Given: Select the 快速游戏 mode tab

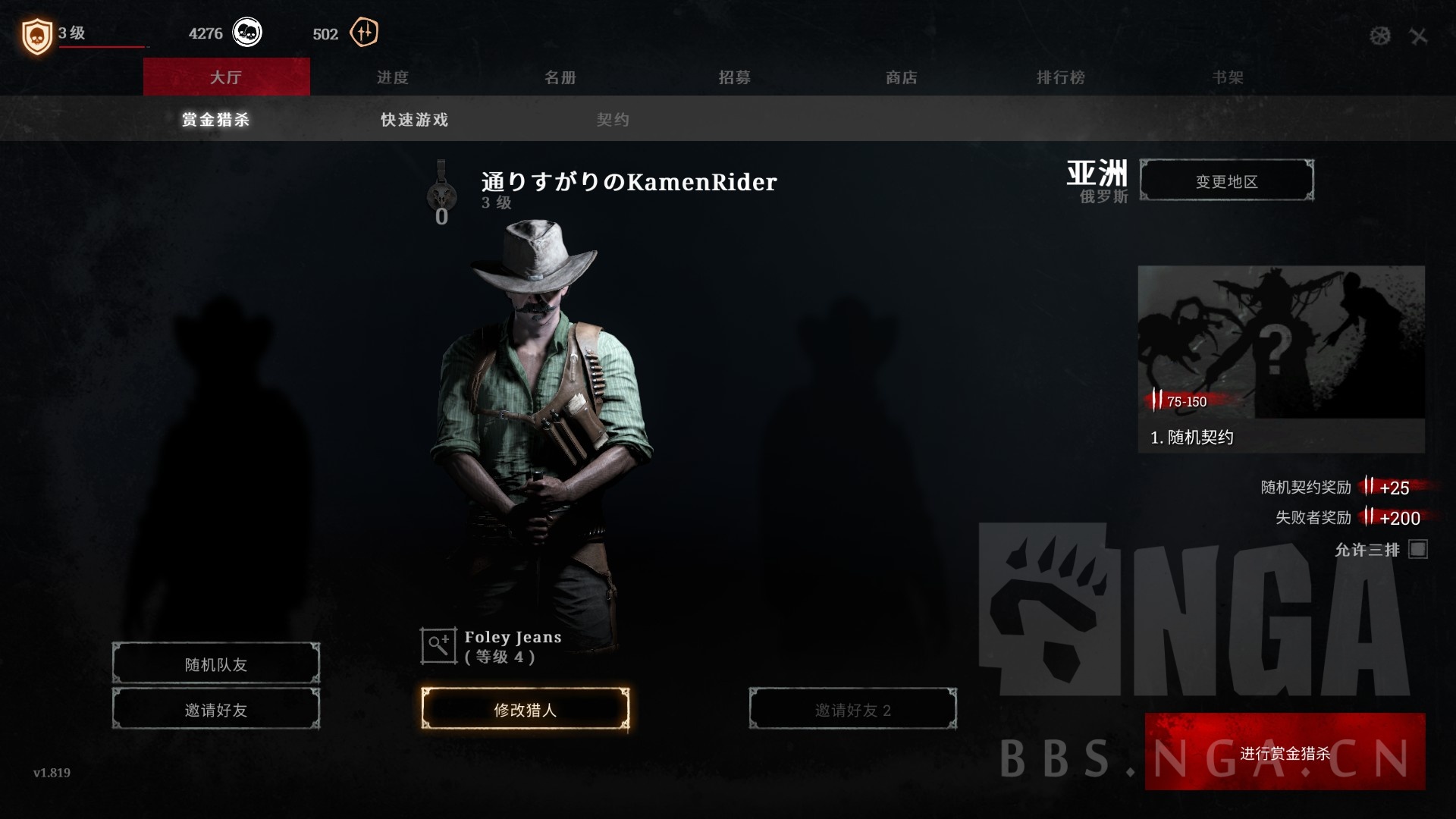Looking at the screenshot, I should (x=413, y=119).
